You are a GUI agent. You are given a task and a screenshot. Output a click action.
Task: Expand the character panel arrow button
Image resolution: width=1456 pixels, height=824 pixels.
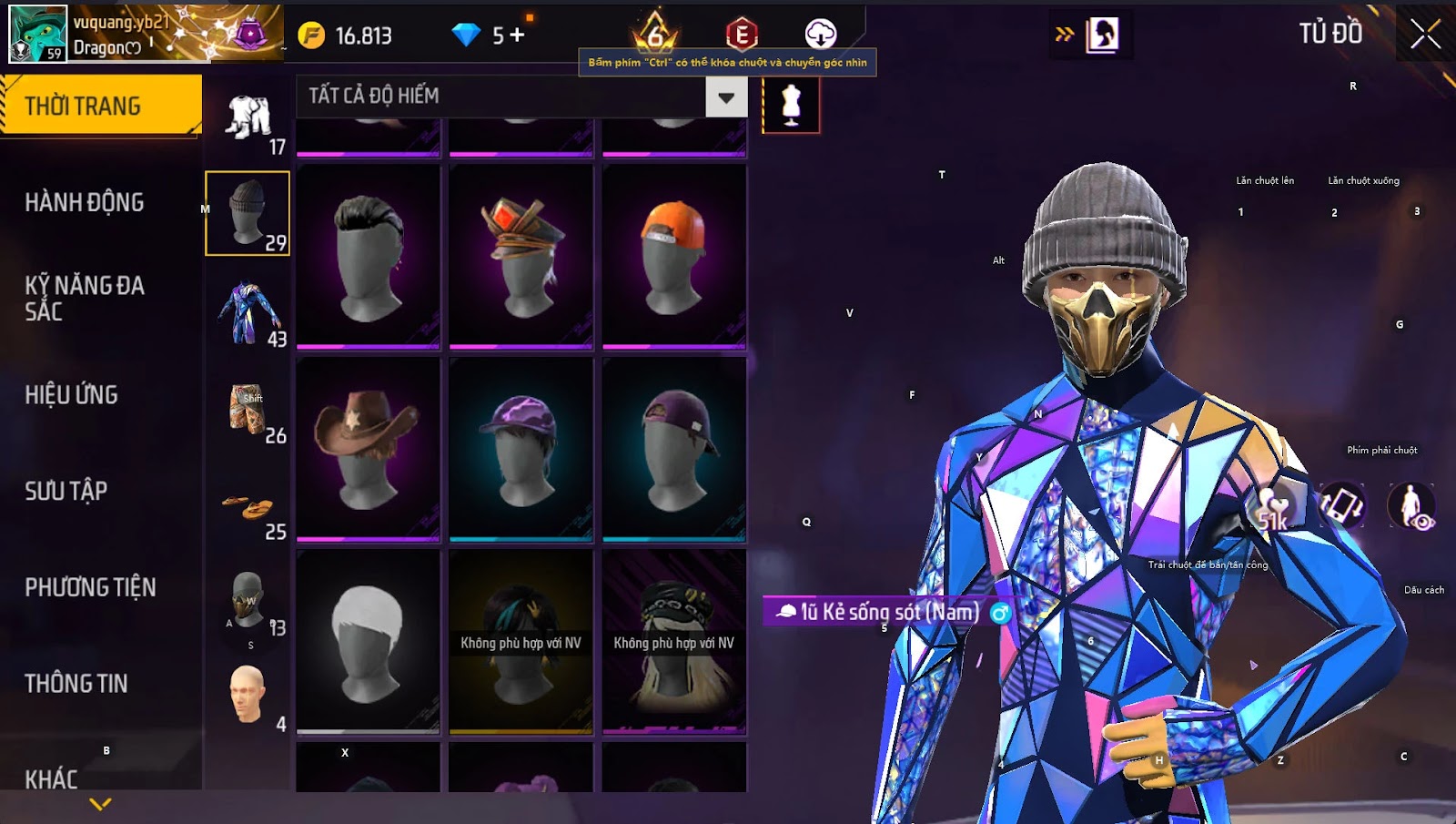(x=1064, y=35)
